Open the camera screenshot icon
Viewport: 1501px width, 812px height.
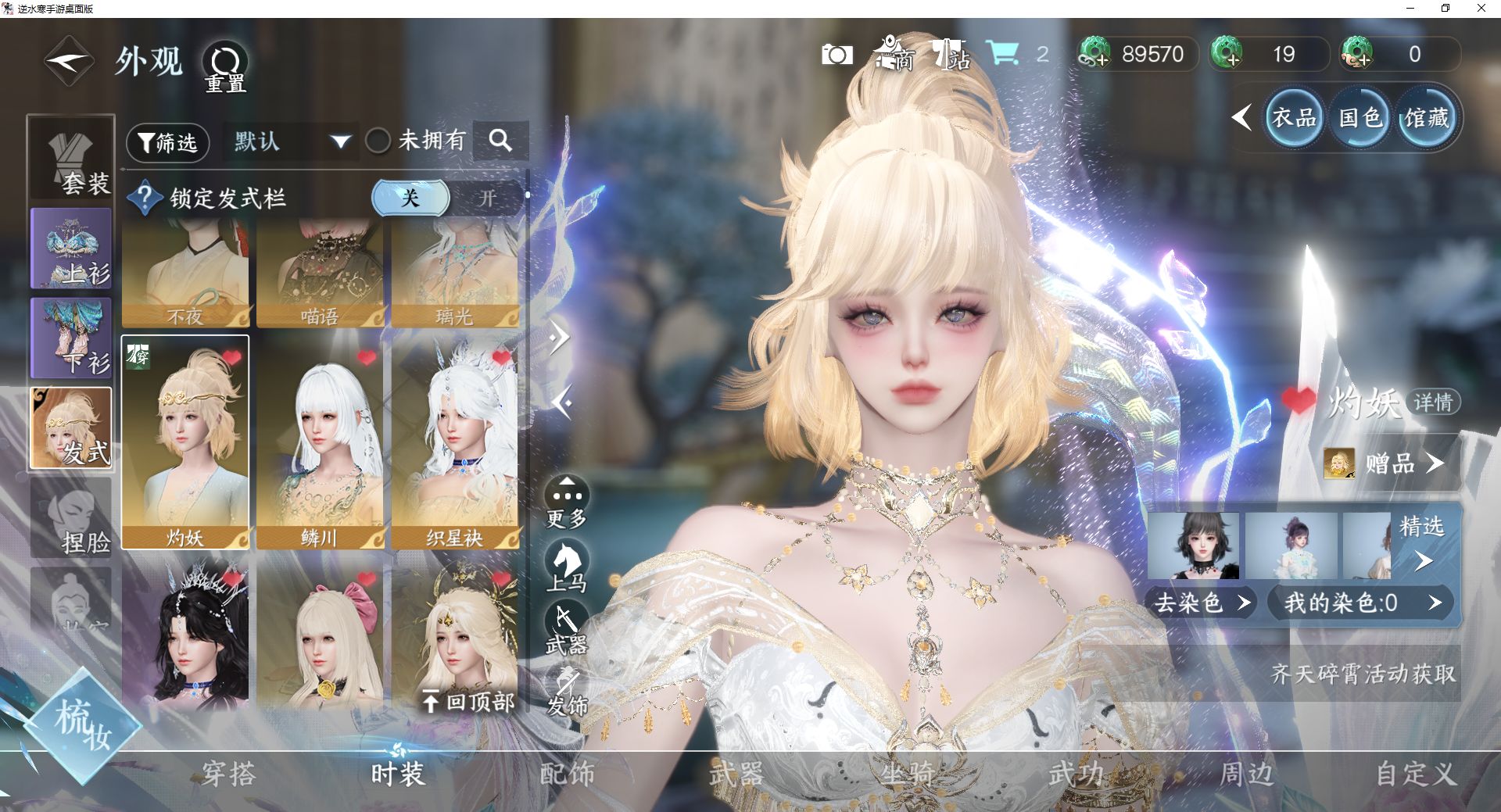click(x=836, y=55)
